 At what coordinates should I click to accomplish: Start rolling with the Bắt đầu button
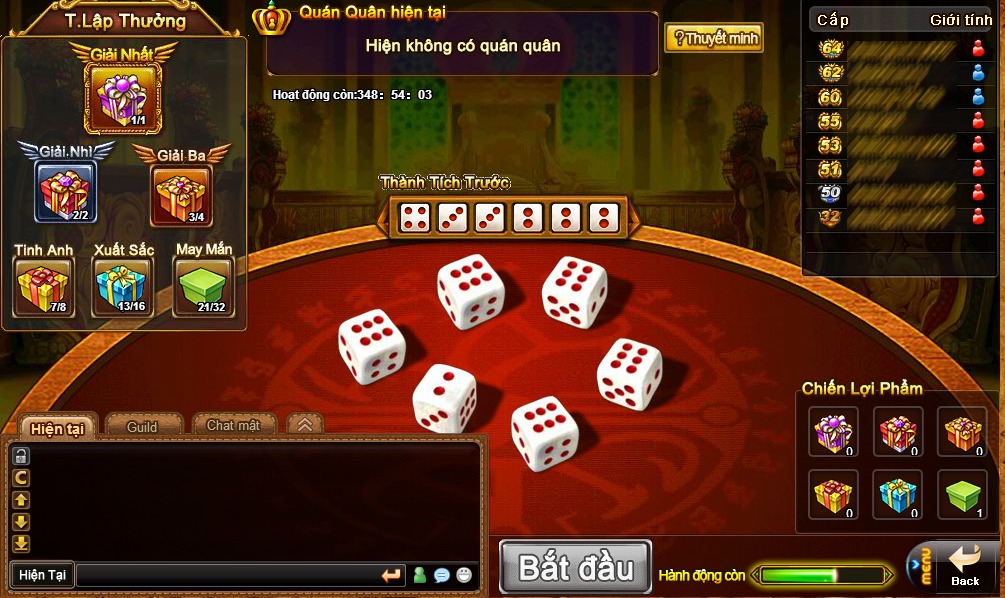tap(575, 568)
